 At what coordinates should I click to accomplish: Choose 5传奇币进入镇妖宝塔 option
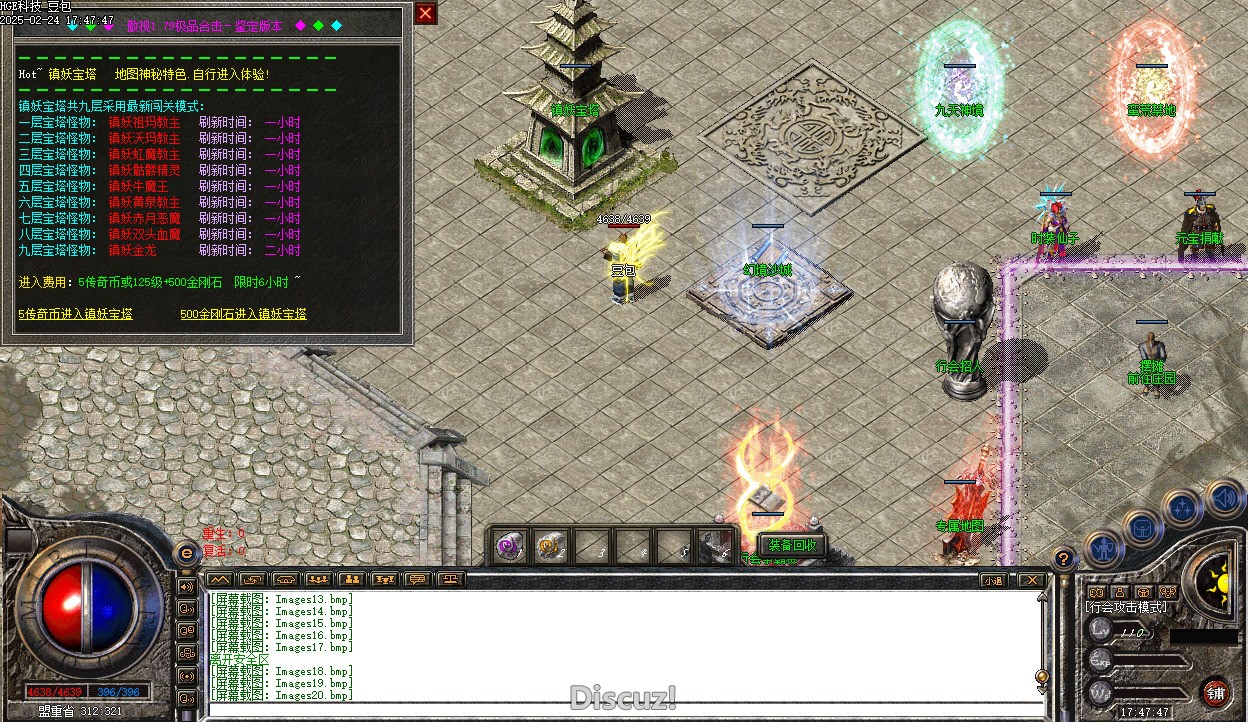[75, 314]
